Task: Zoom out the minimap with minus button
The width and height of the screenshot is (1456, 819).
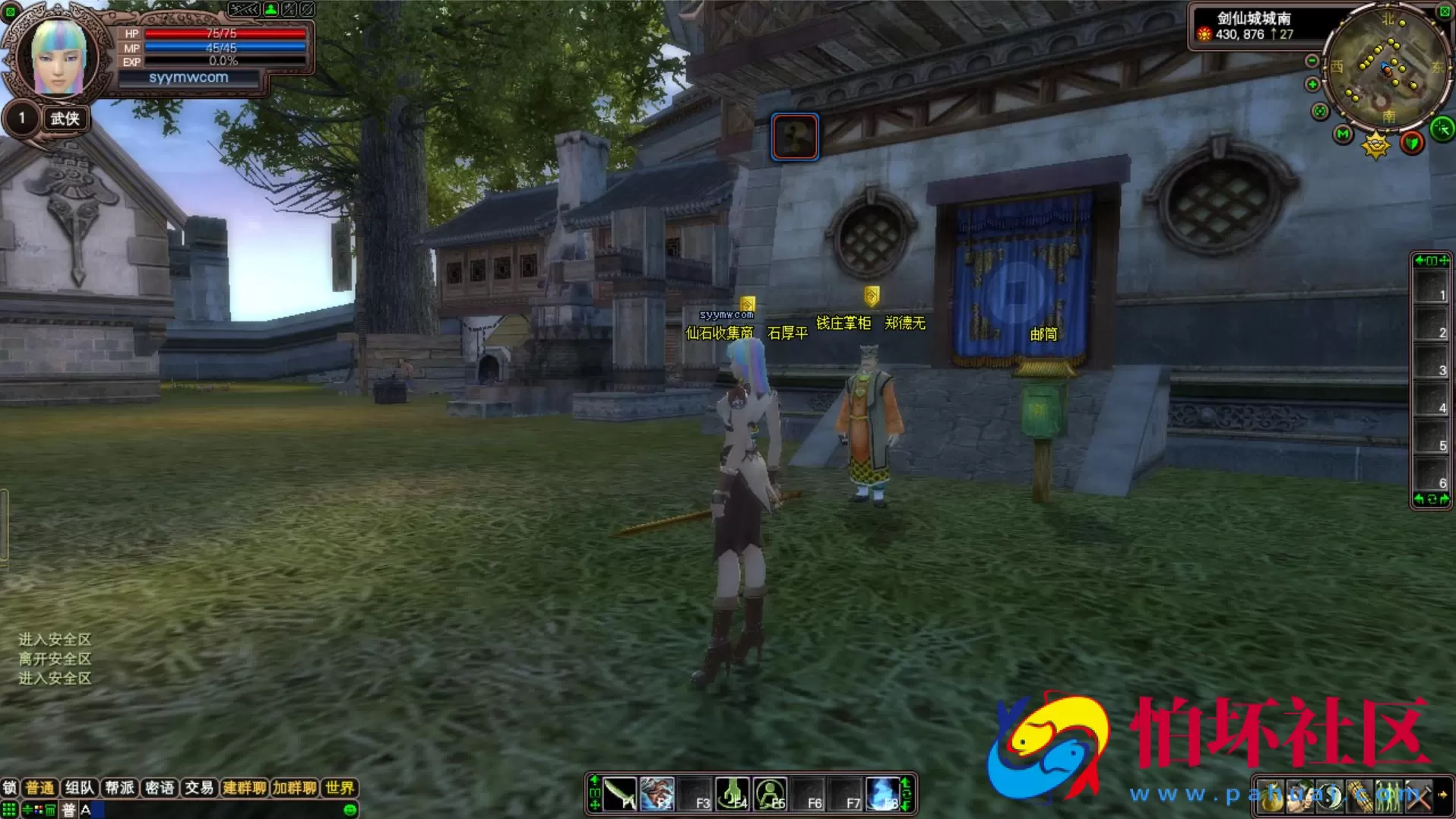Action: click(1312, 61)
